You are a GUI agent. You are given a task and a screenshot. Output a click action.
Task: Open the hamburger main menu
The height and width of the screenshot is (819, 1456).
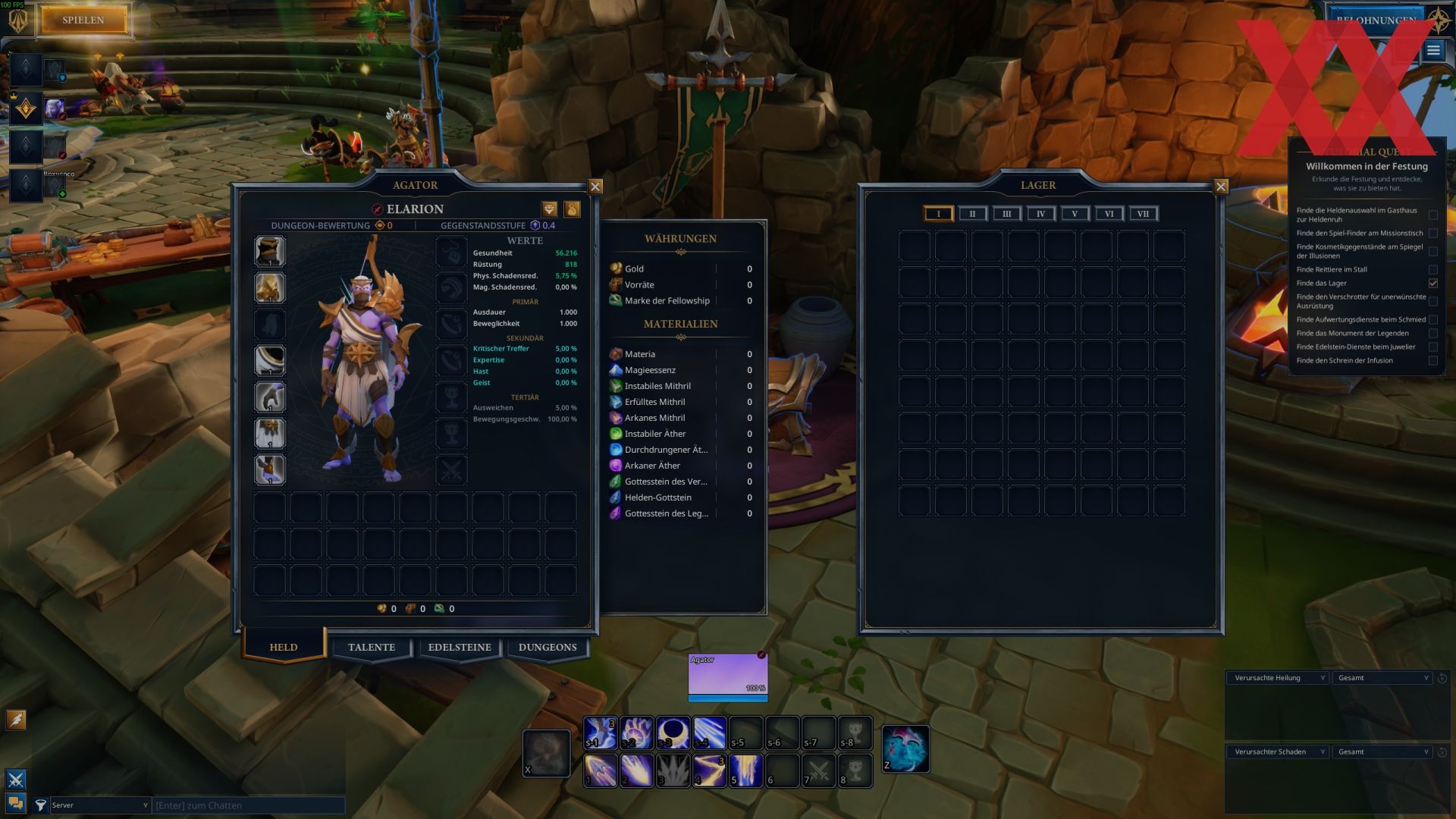(1432, 51)
